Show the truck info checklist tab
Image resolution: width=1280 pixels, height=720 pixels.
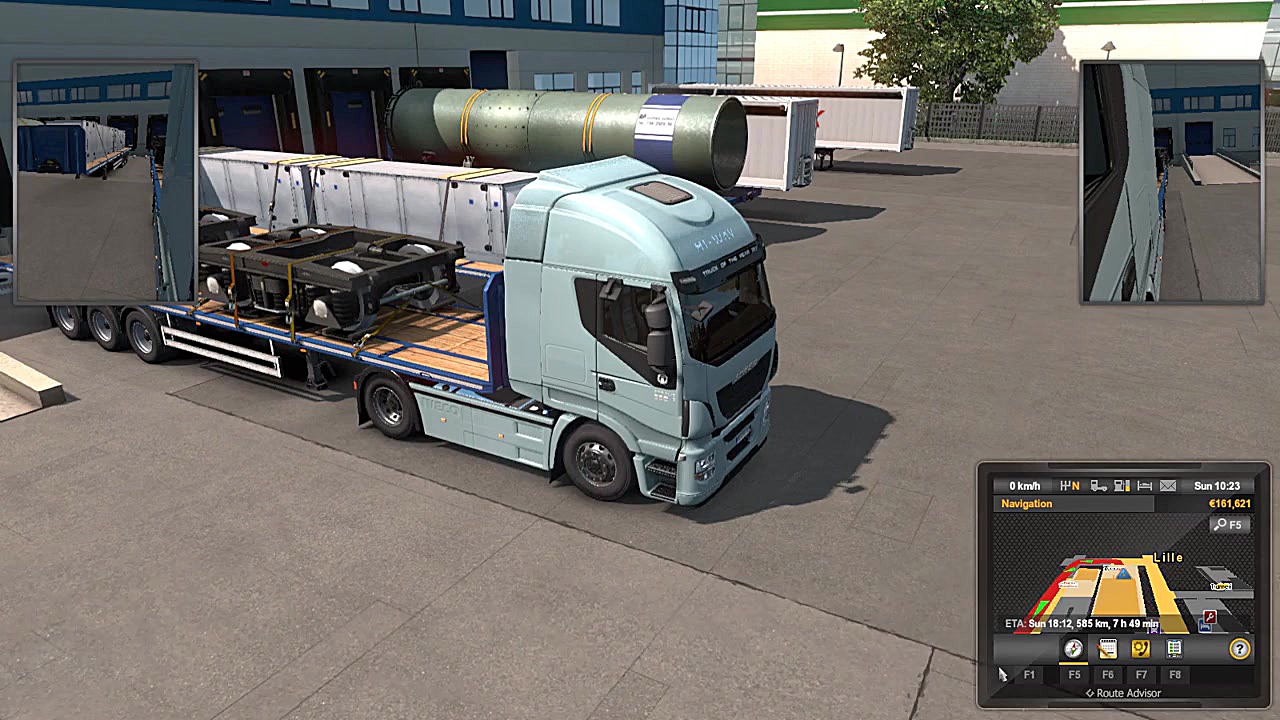click(x=1174, y=649)
